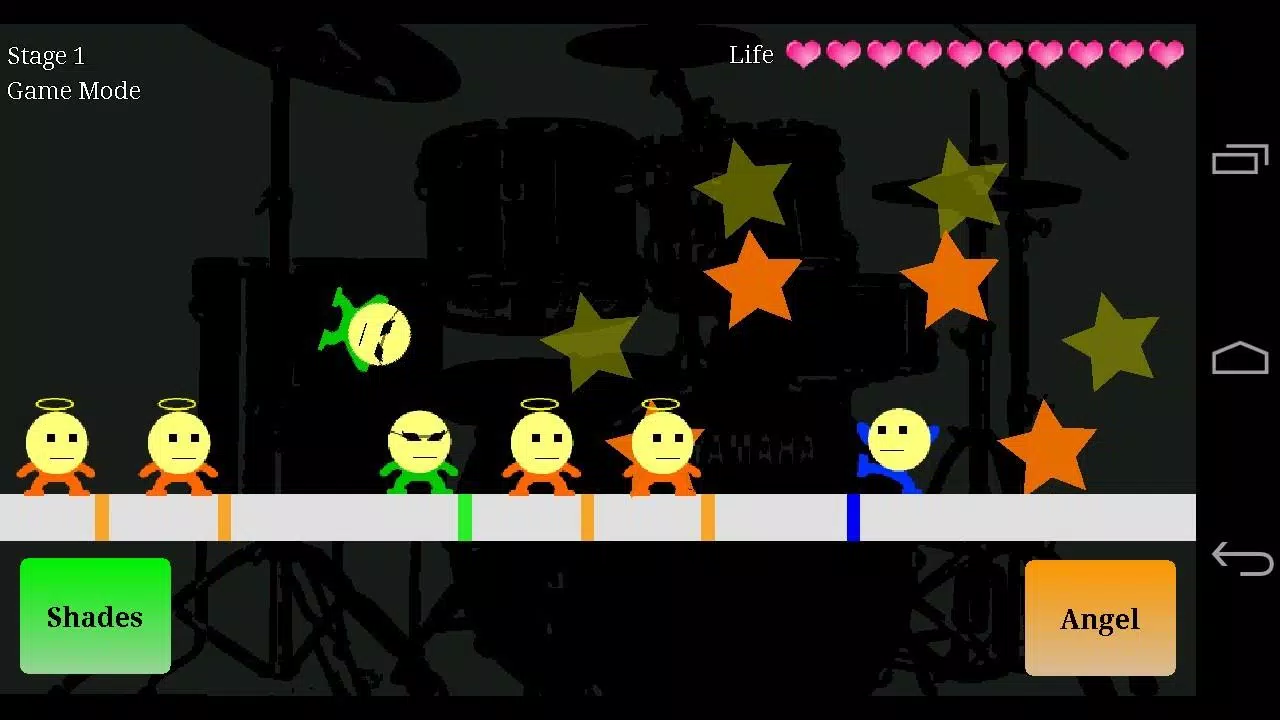Click the Stage 1 label

coord(46,55)
